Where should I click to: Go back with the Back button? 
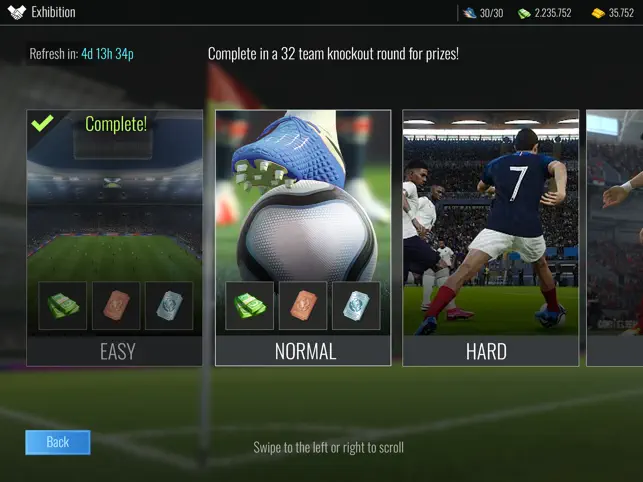[57, 442]
